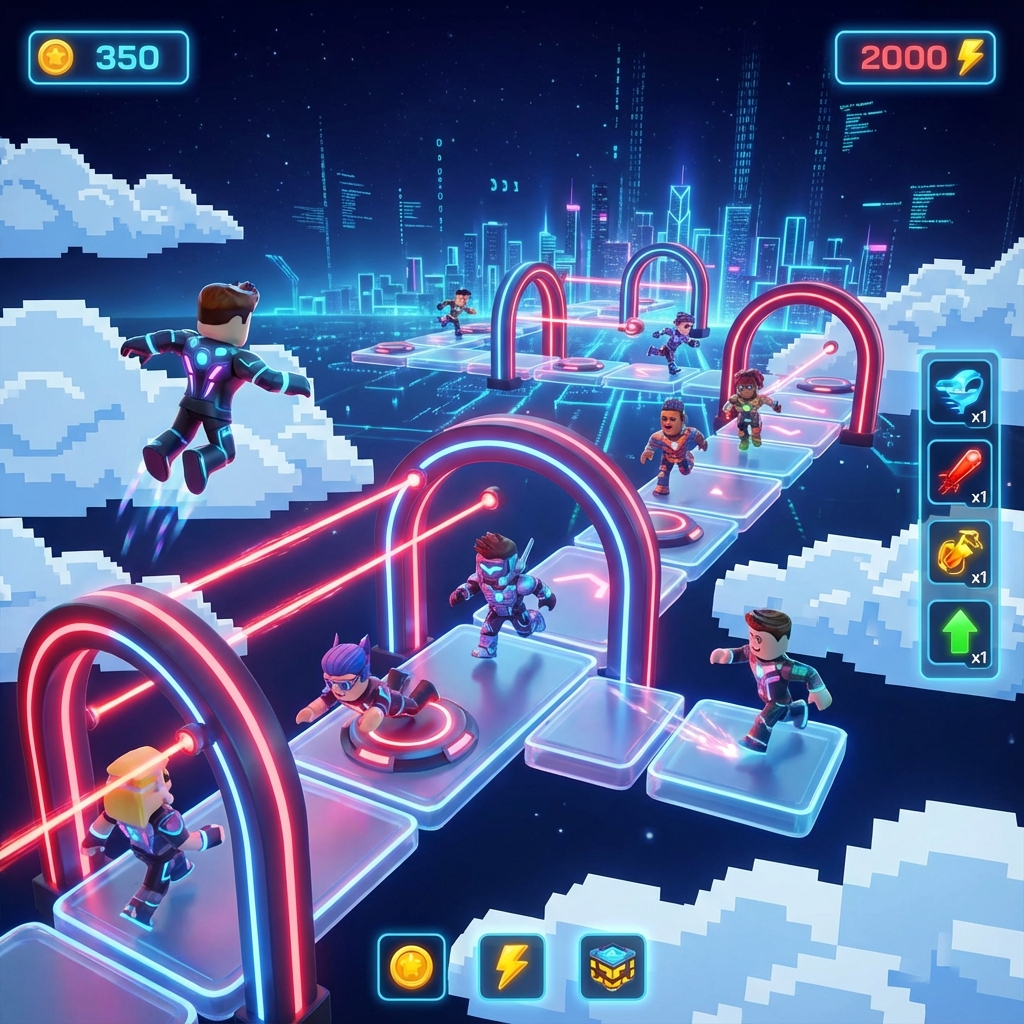Open the golden crate box button
The image size is (1024, 1024).
click(612, 967)
